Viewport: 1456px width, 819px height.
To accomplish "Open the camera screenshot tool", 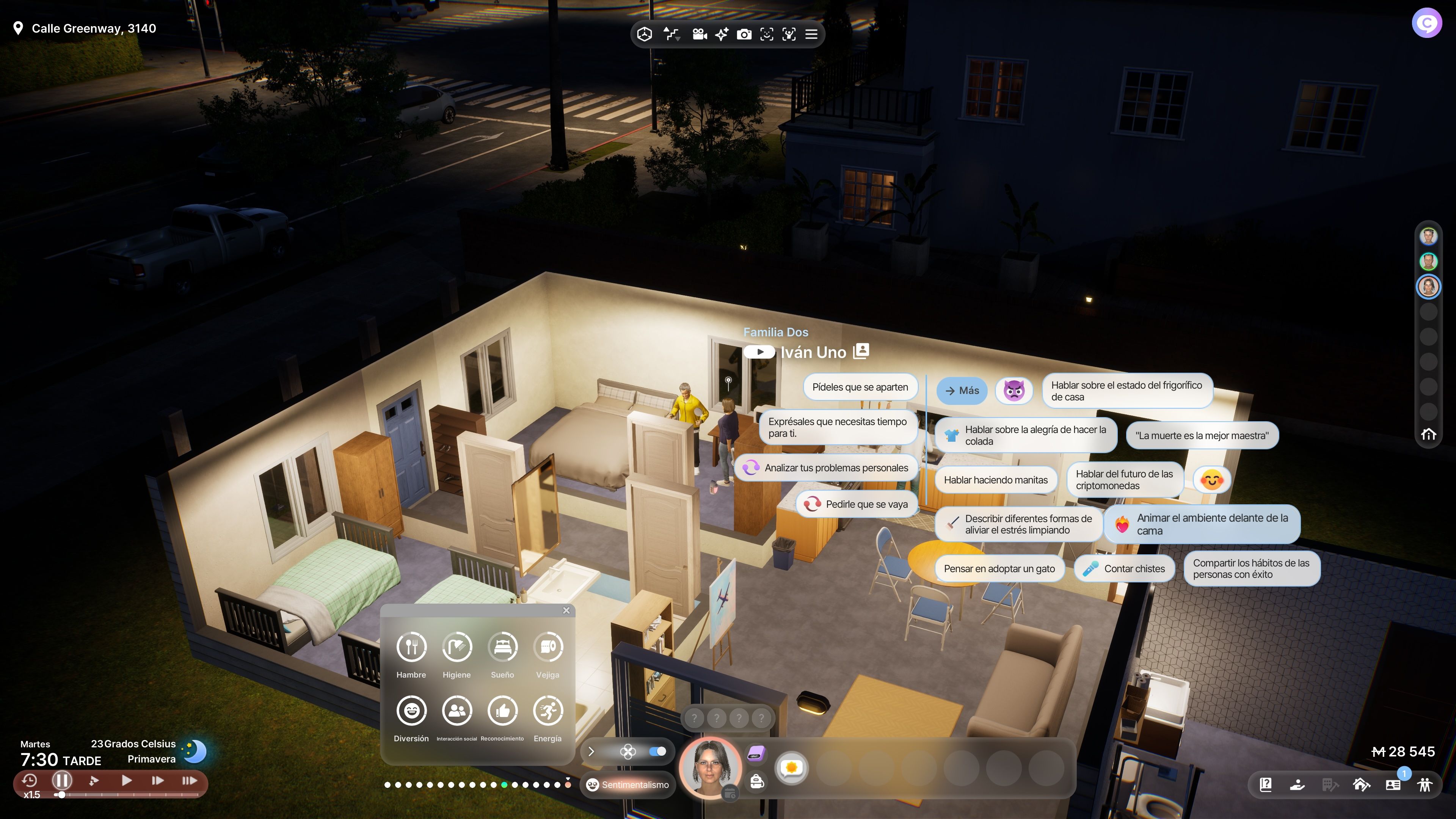I will coord(744,35).
